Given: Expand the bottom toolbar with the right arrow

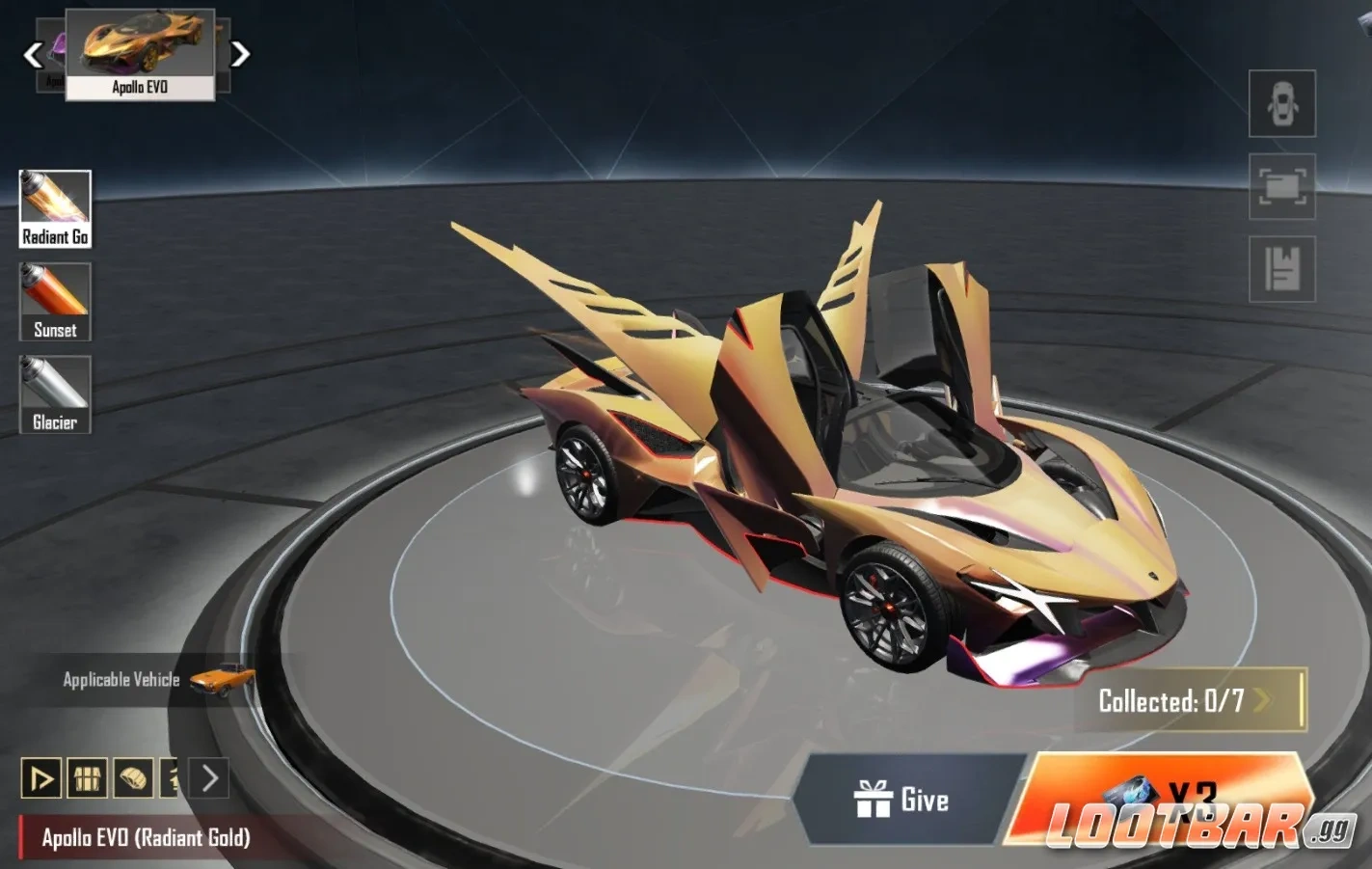Looking at the screenshot, I should 208,779.
